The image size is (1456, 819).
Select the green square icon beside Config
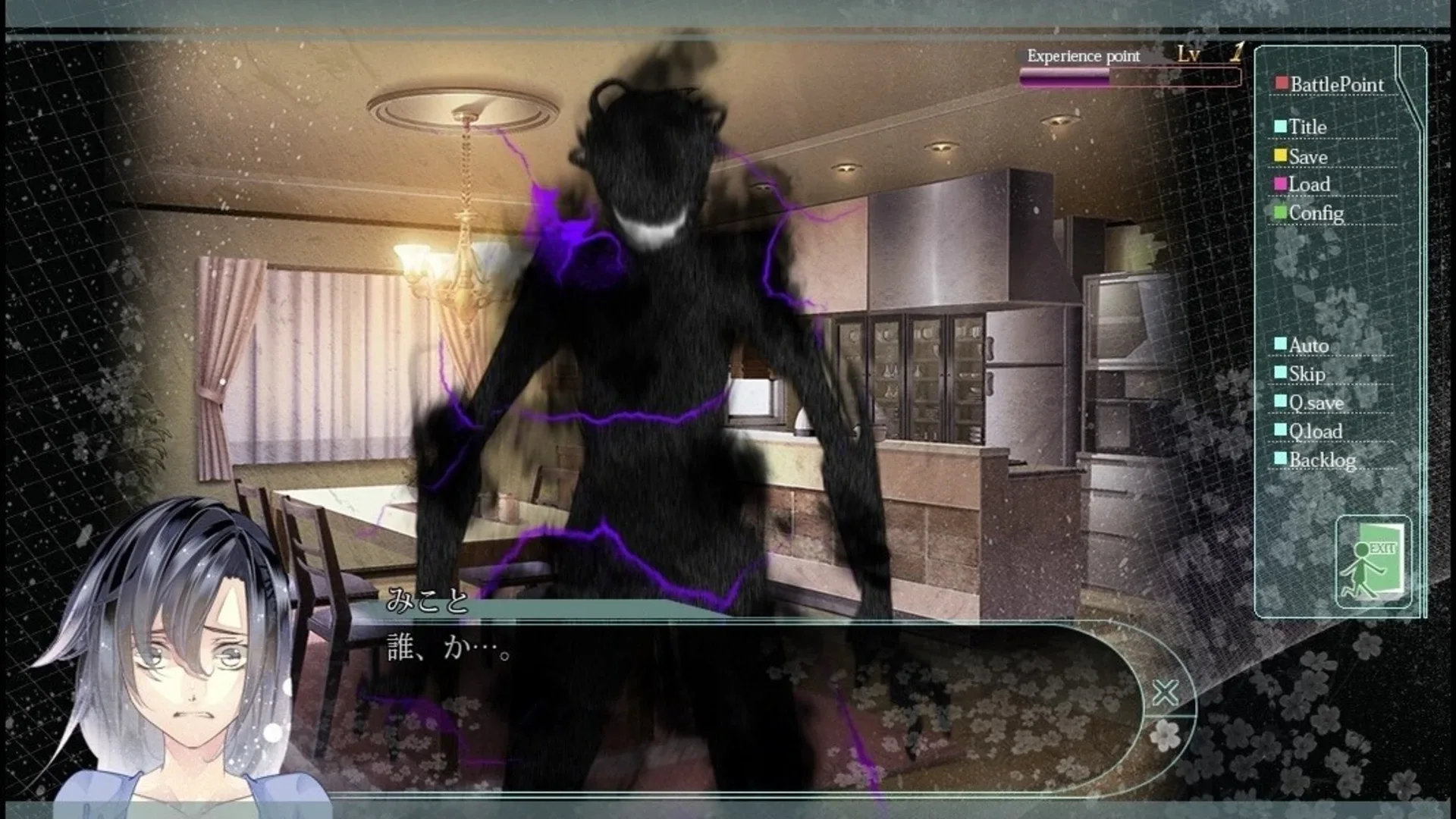point(1281,213)
